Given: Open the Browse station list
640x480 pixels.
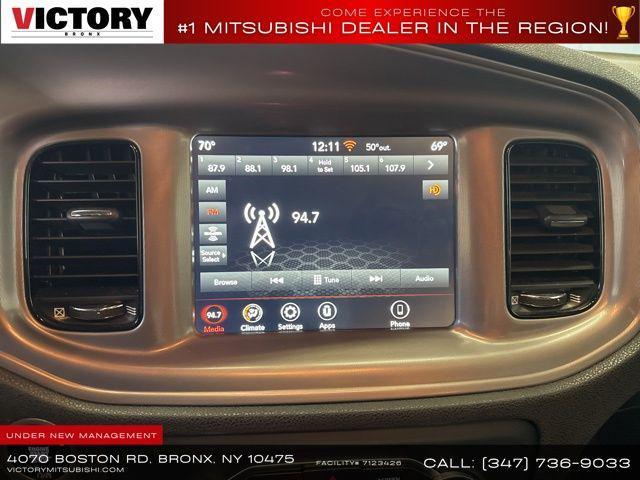Looking at the screenshot, I should 226,281.
